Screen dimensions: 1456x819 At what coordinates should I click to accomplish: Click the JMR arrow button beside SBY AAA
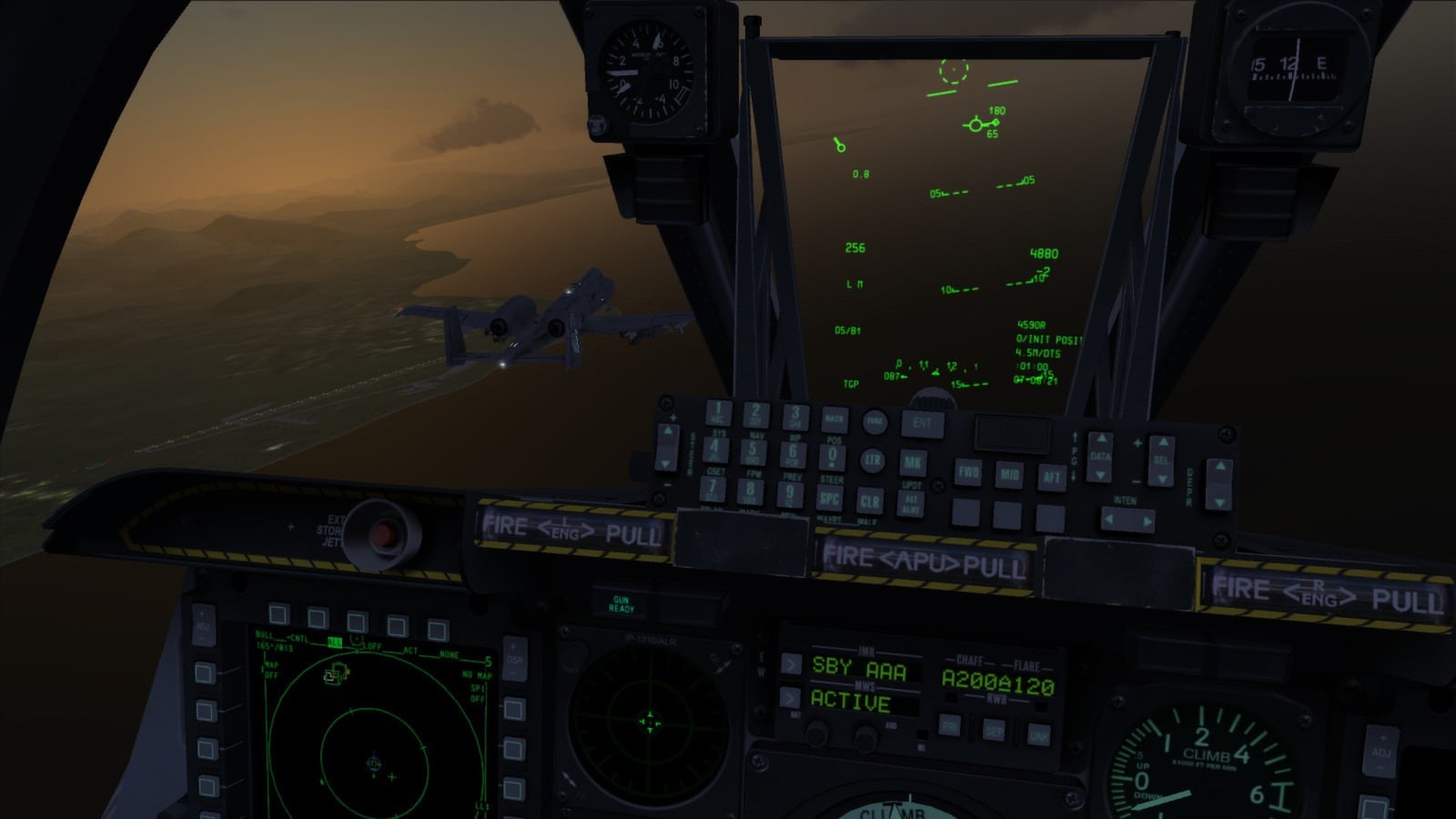click(790, 663)
